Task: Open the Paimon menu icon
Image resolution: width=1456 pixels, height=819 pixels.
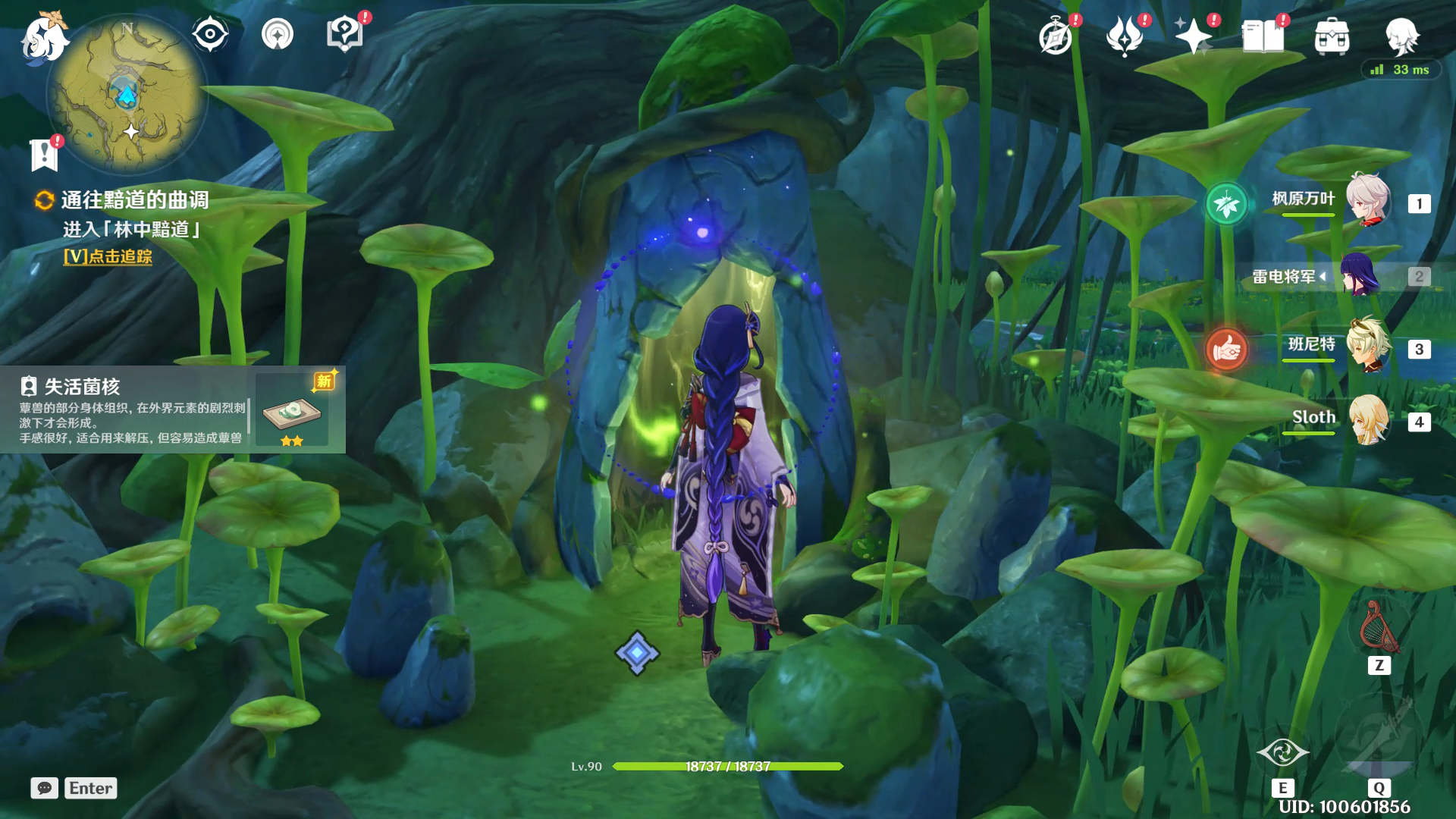Action: (43, 38)
